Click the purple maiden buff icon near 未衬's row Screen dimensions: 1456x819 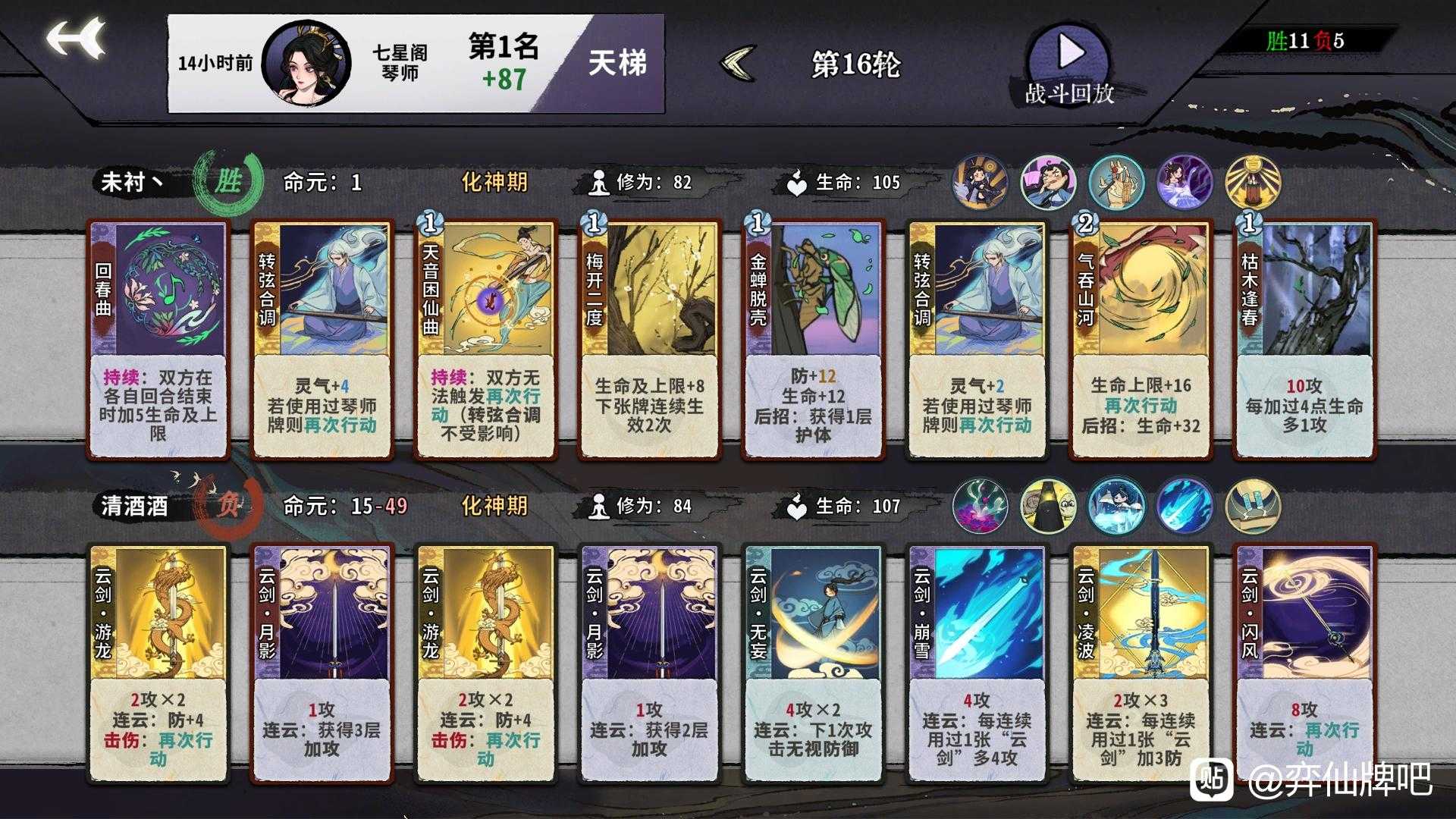pyautogui.click(x=1184, y=182)
